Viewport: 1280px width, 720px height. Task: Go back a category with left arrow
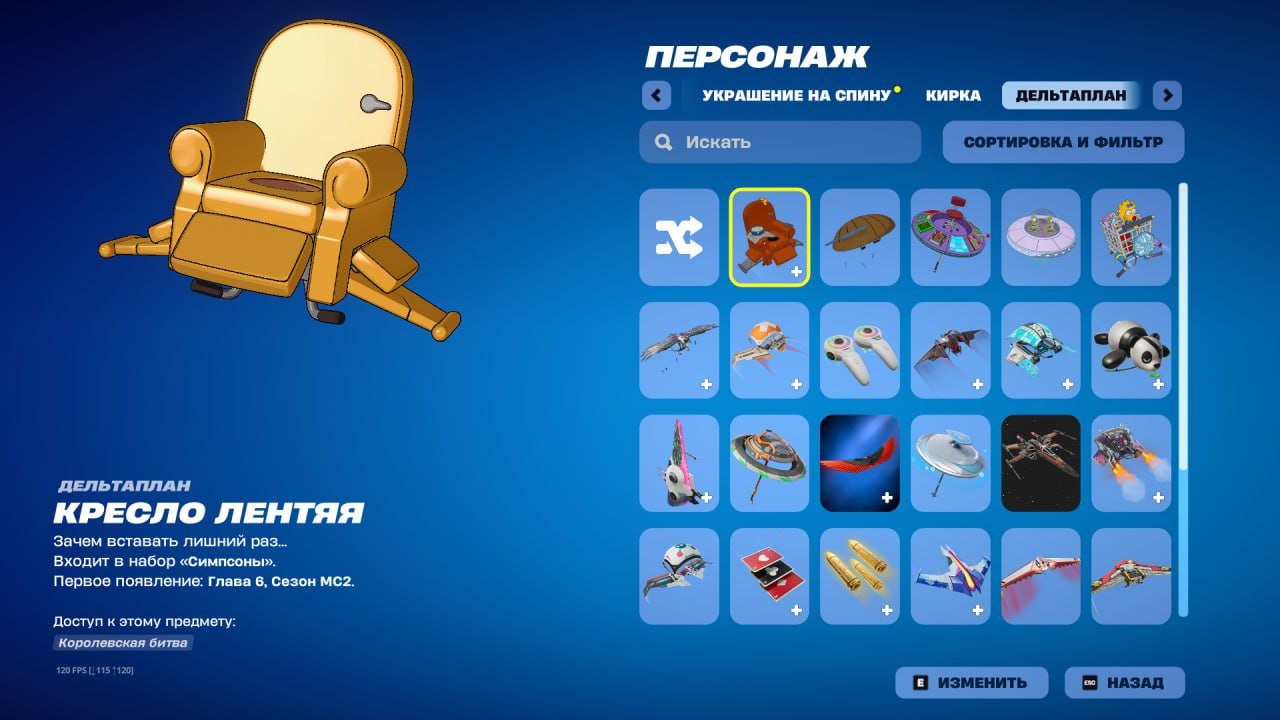656,95
